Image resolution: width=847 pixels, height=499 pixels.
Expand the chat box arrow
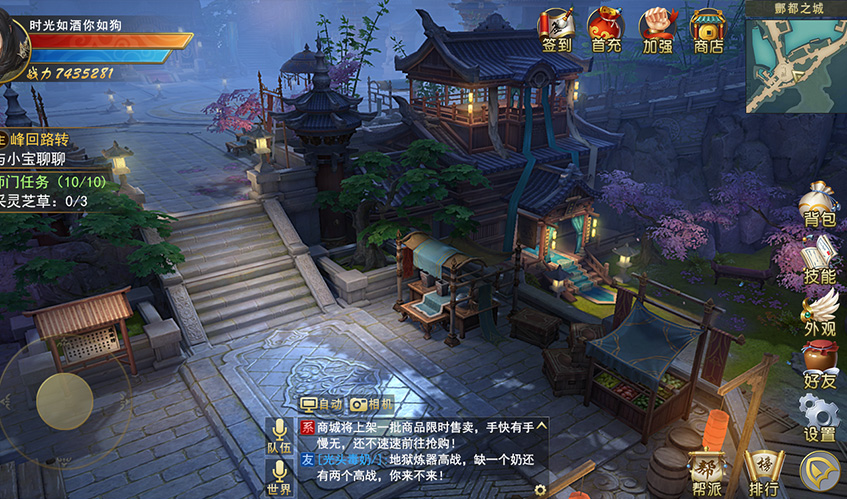541,425
